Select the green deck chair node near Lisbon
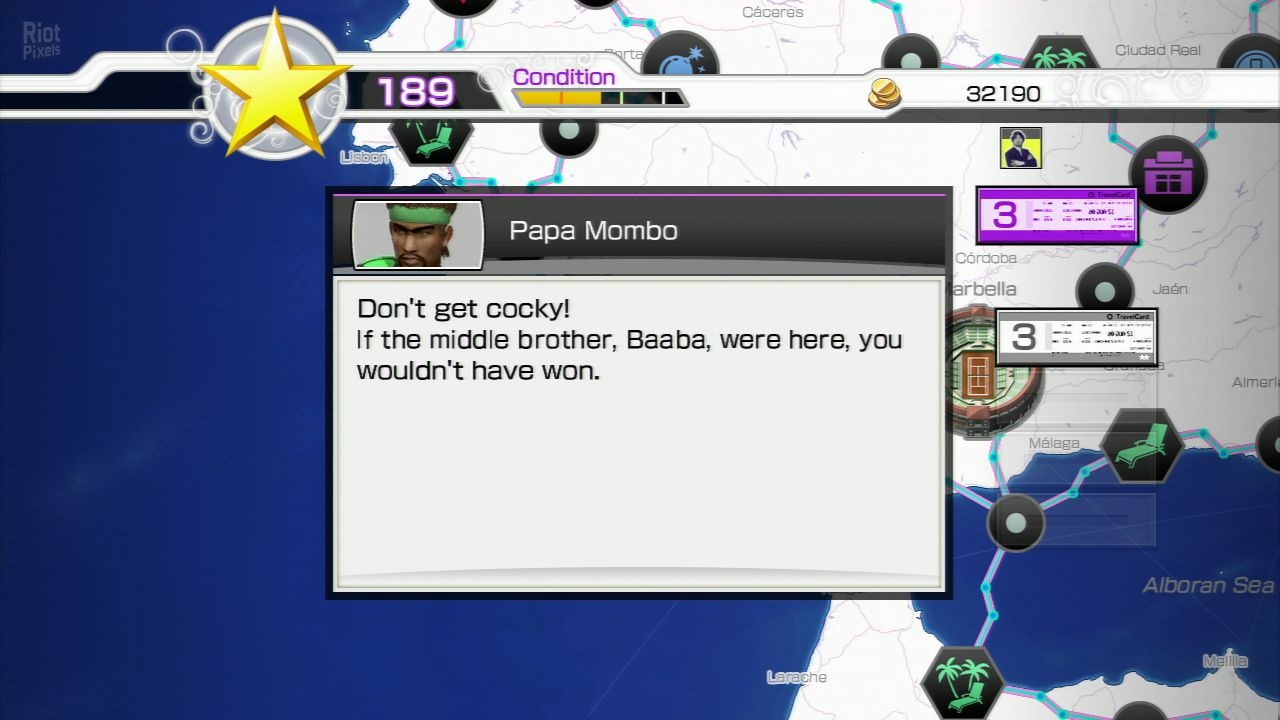1280x720 pixels. tap(430, 138)
